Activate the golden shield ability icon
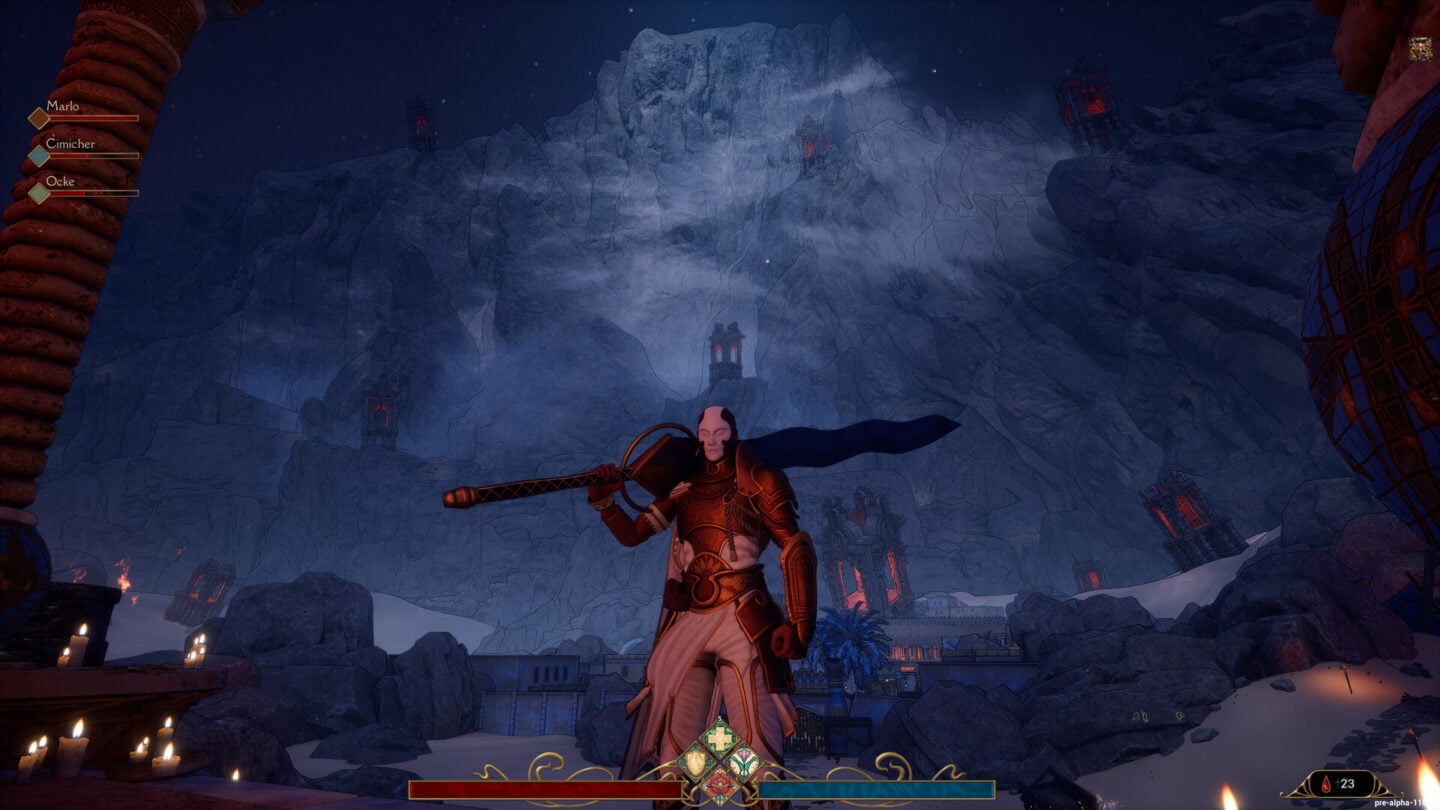Viewport: 1440px width, 810px height. [x=695, y=763]
